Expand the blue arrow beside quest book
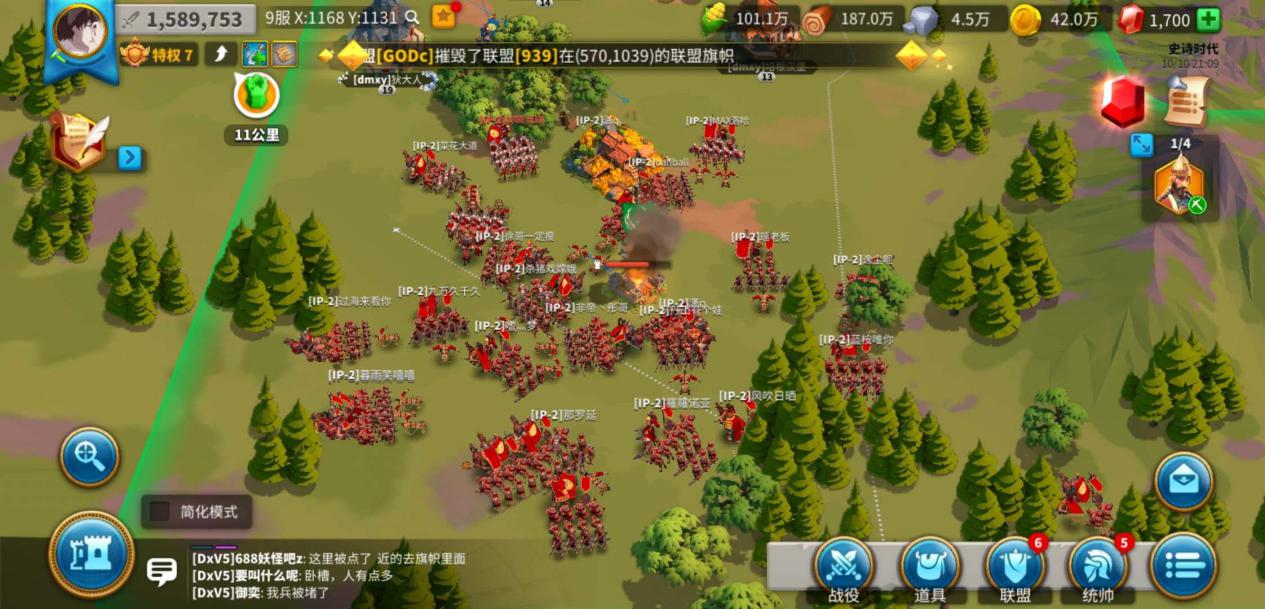1265x609 pixels. 130,158
